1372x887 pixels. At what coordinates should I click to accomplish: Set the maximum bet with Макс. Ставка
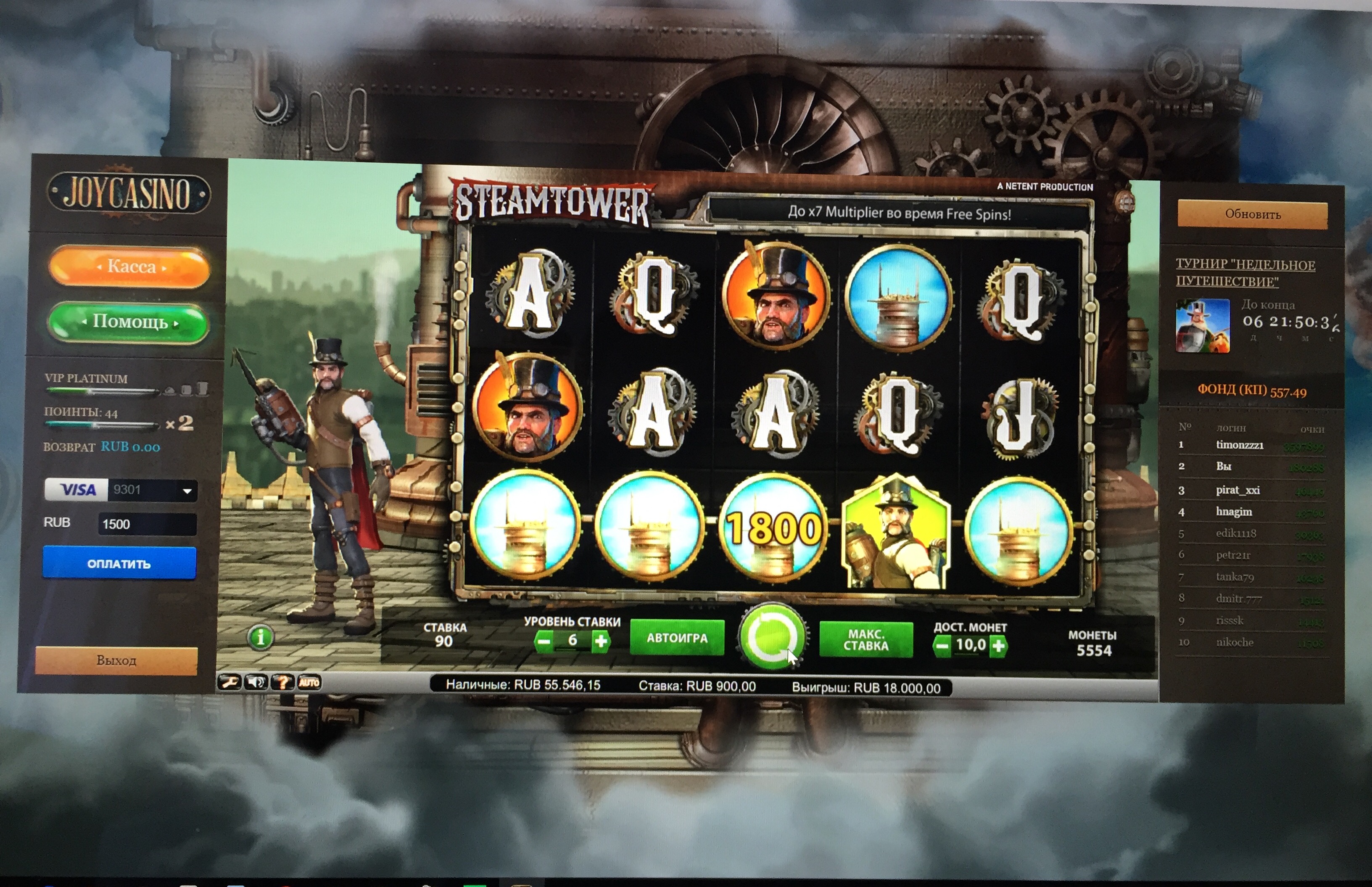point(866,640)
